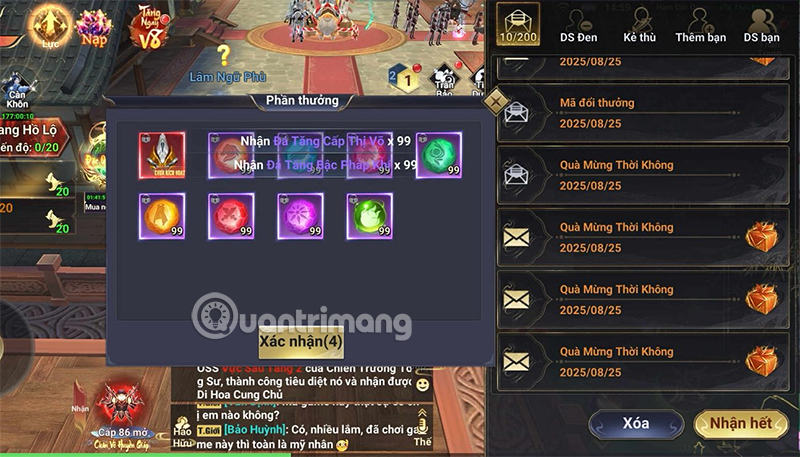
Task: Tap the Lực power avatar icon
Action: pos(49,28)
